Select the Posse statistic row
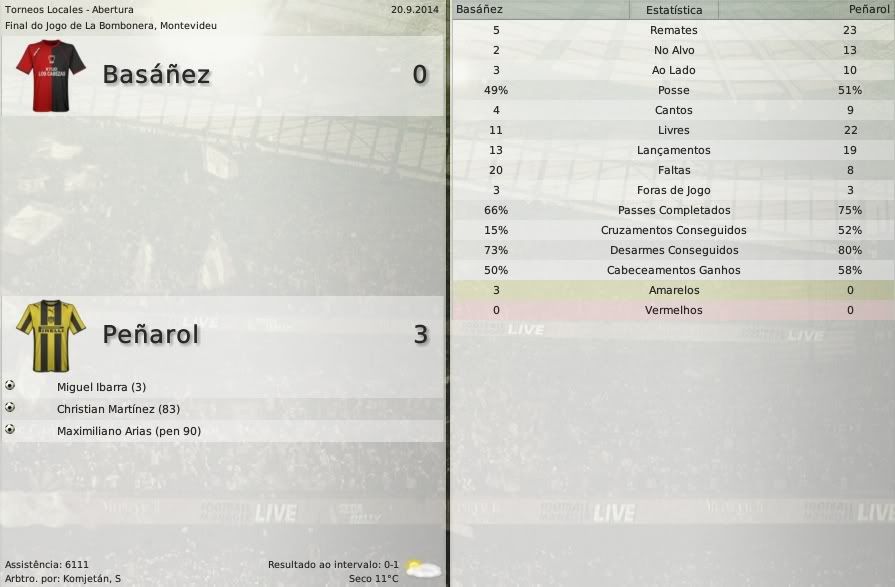 click(x=673, y=90)
